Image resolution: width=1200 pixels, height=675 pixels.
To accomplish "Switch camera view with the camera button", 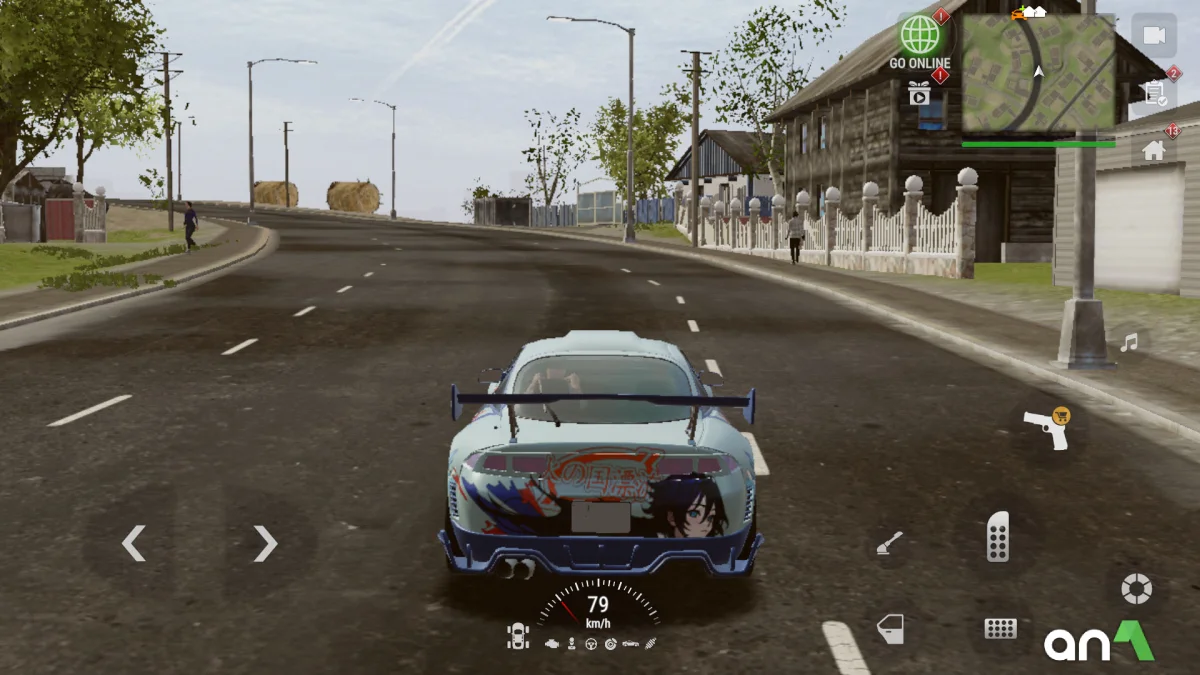I will (x=1154, y=36).
